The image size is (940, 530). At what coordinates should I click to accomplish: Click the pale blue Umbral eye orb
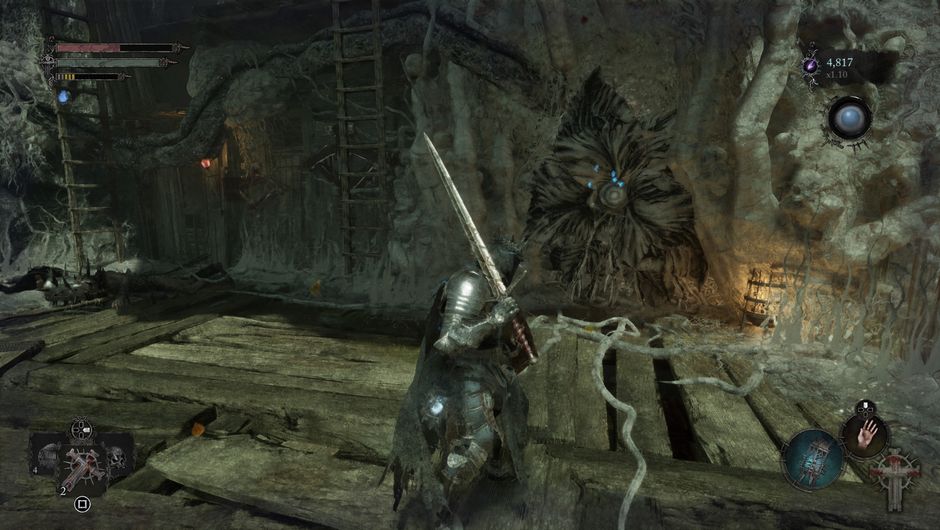[x=849, y=118]
